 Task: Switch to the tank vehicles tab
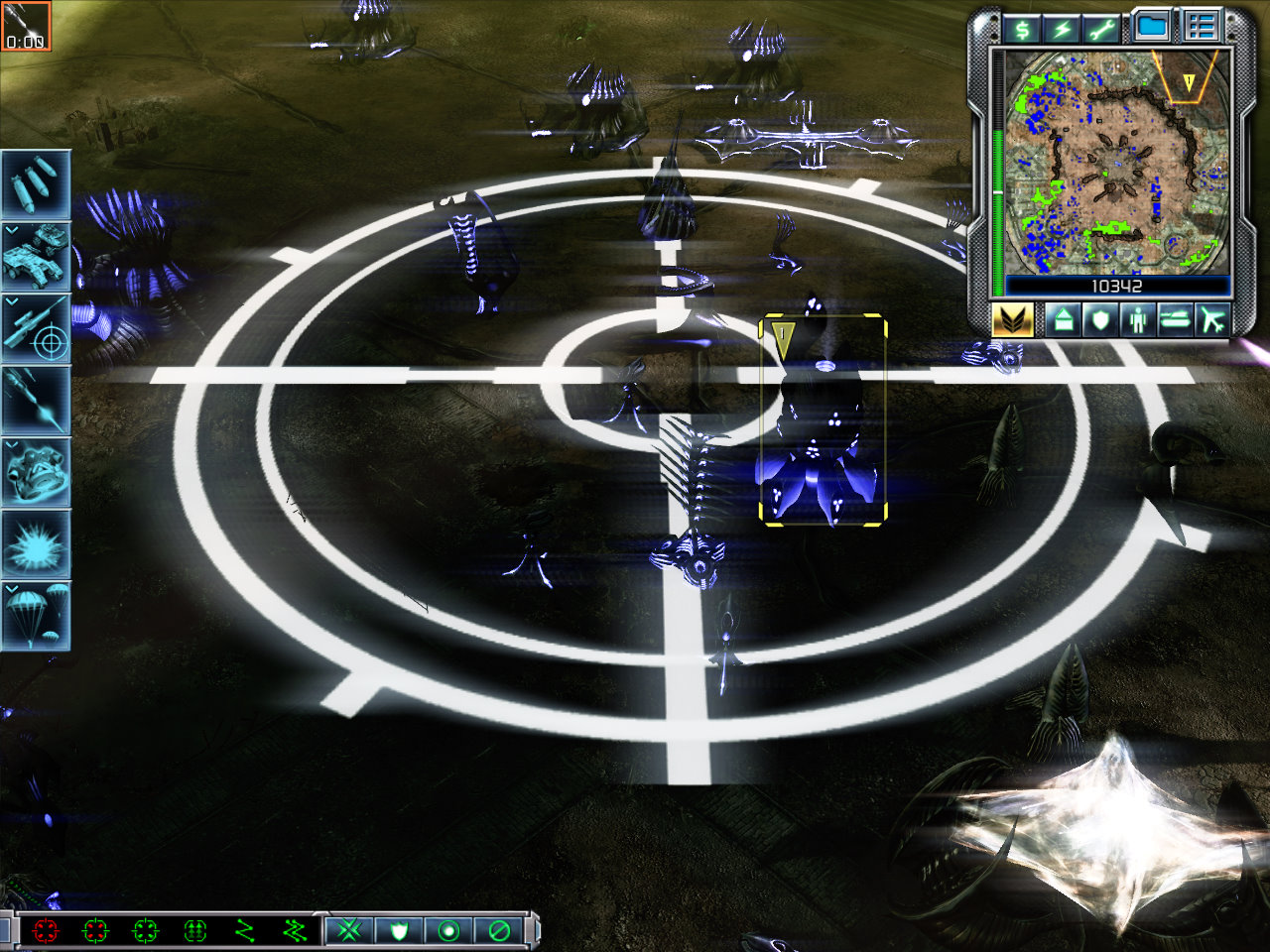pyautogui.click(x=1174, y=320)
